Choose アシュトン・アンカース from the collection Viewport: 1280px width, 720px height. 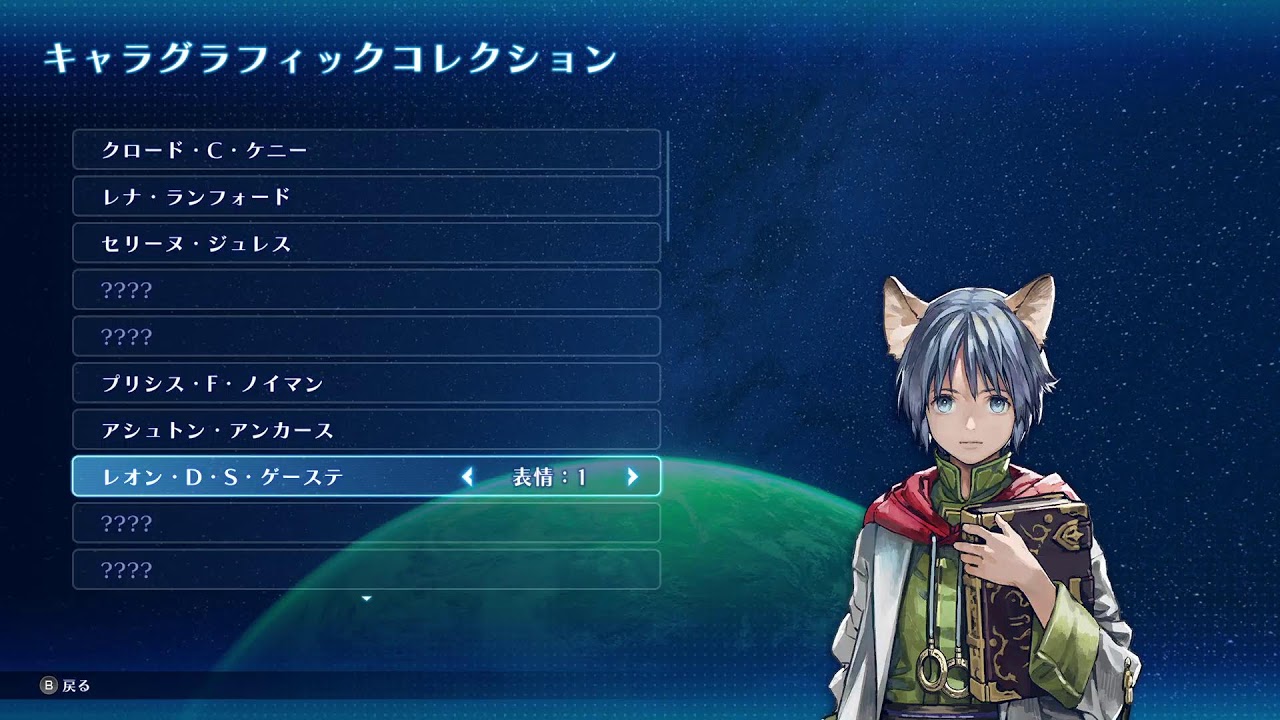(366, 430)
